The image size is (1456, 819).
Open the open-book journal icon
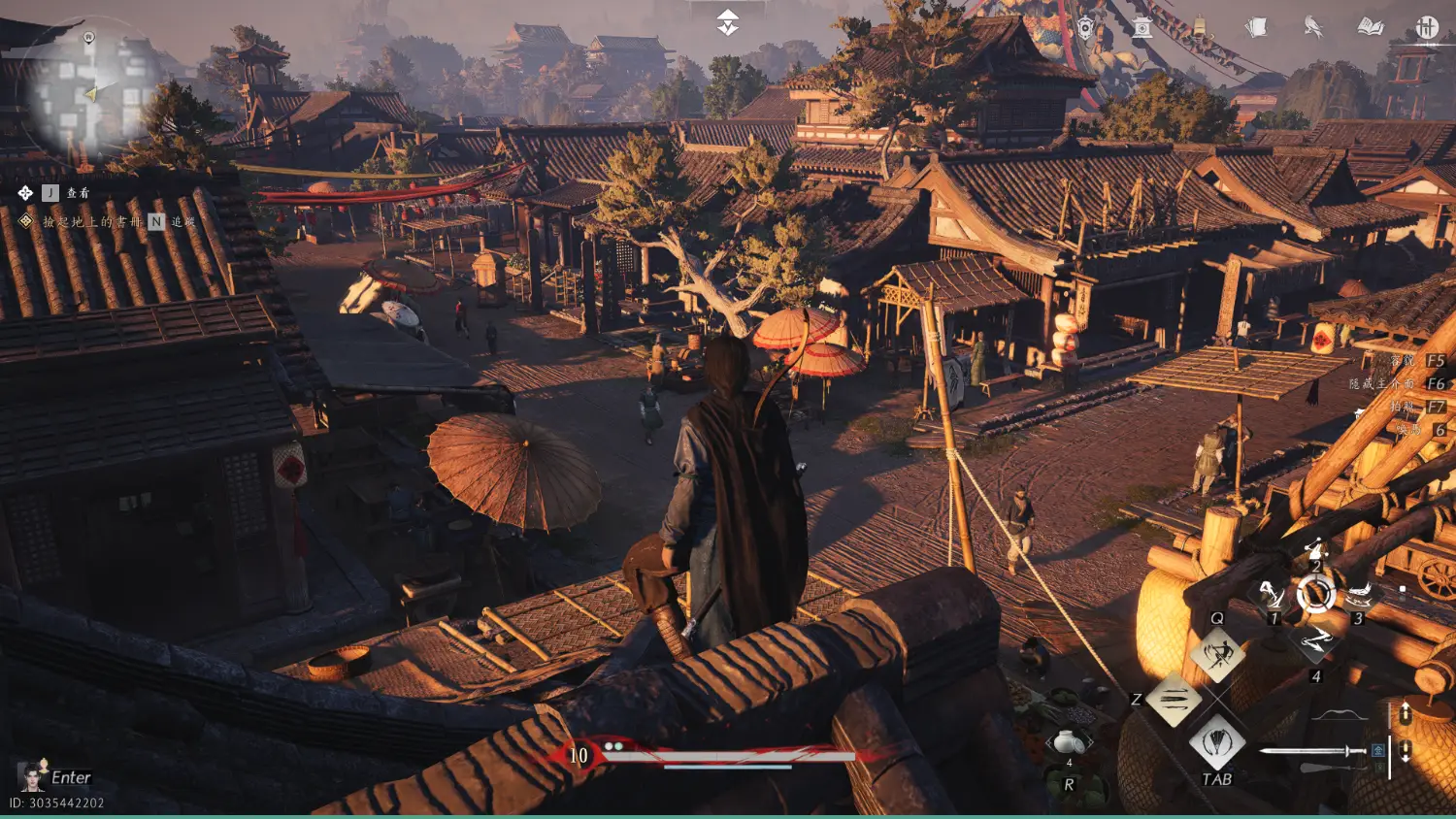(x=1371, y=27)
